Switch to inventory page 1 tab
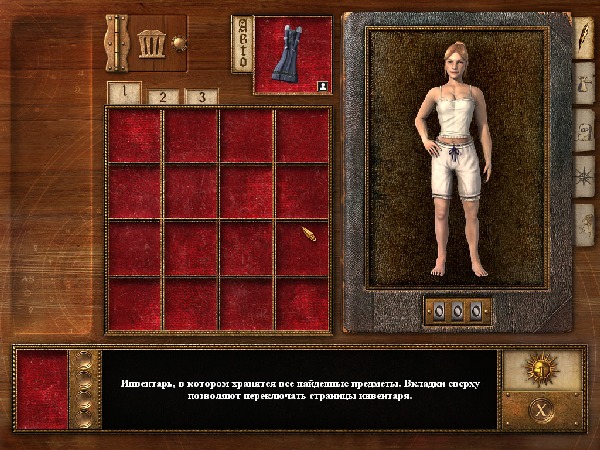This screenshot has width=600, height=450. coord(124,93)
